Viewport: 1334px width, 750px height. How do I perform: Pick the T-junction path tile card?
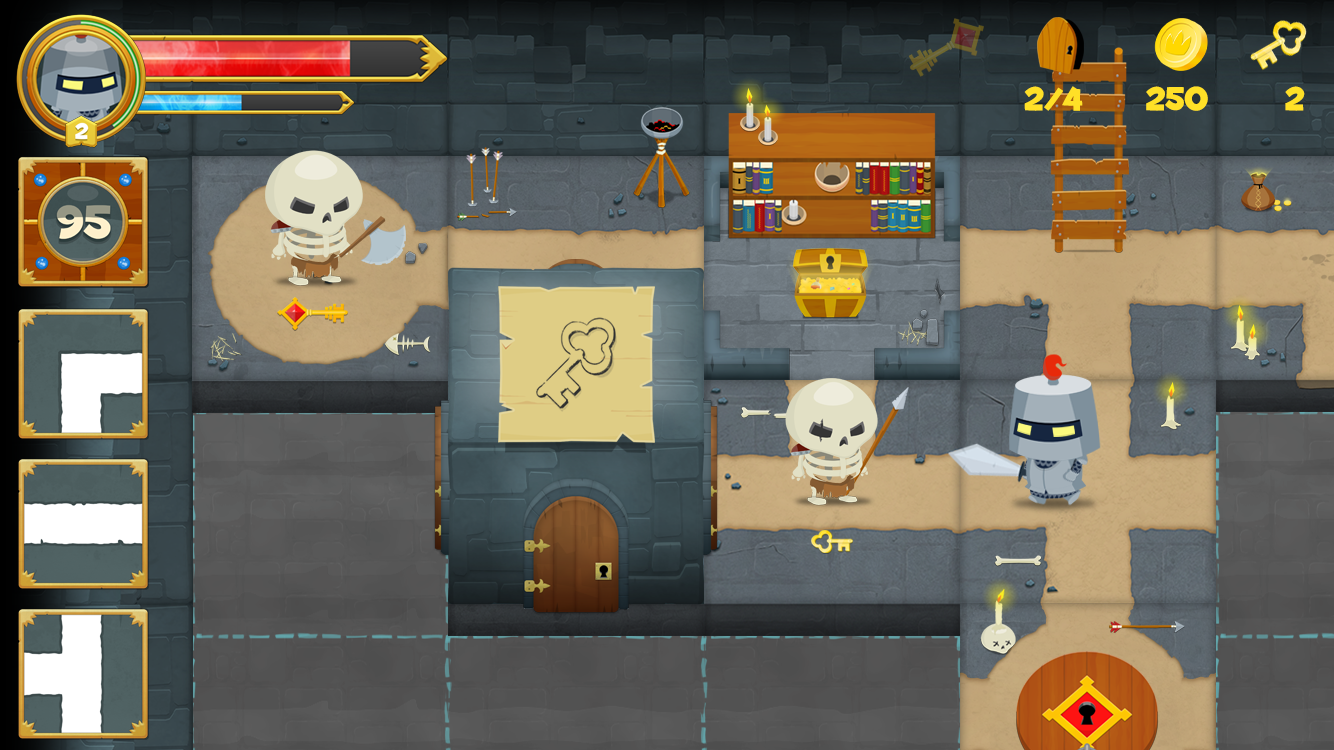pos(83,673)
